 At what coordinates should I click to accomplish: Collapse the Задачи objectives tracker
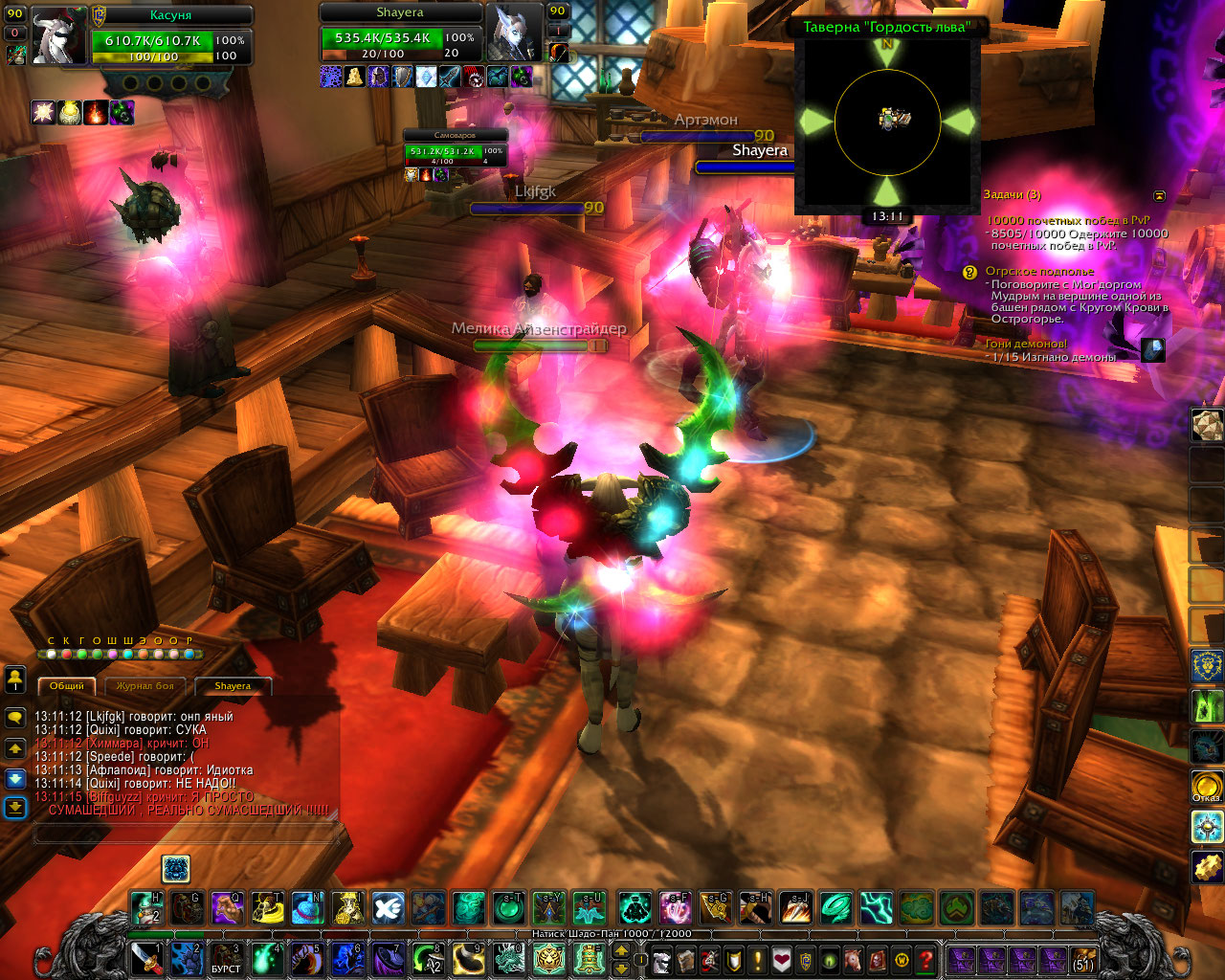[1159, 196]
